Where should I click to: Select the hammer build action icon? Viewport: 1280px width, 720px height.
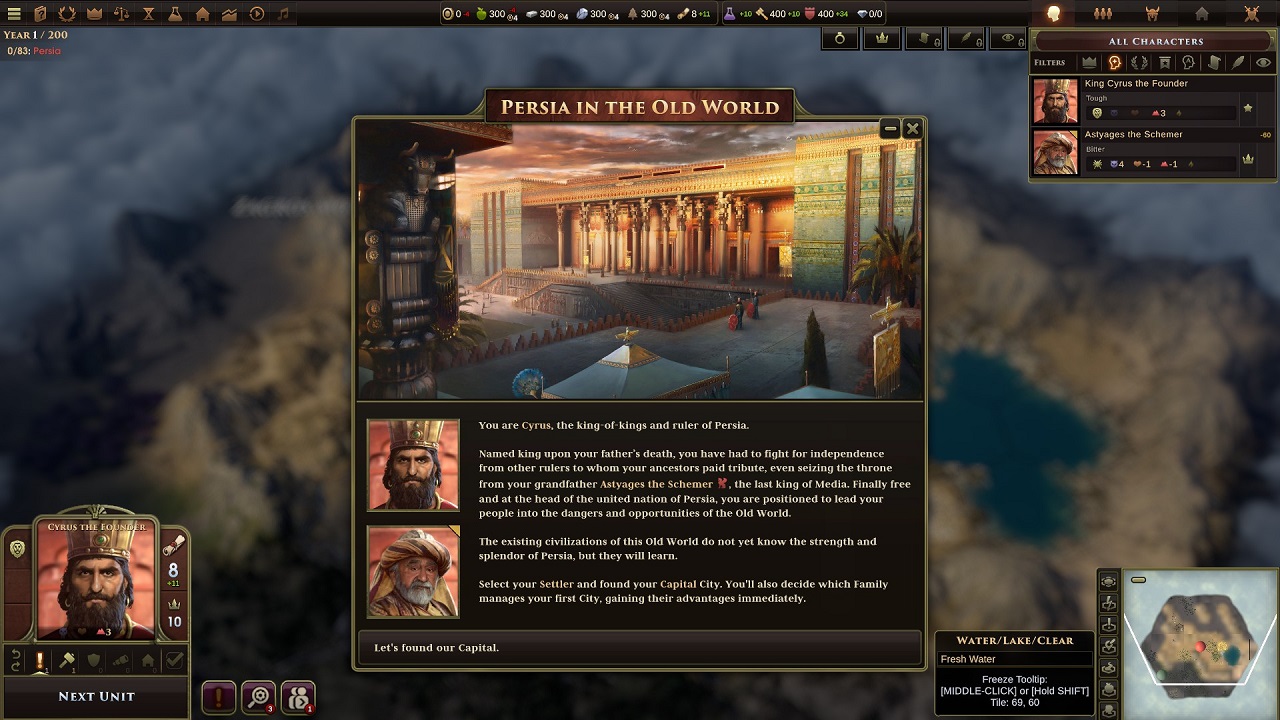(66, 660)
